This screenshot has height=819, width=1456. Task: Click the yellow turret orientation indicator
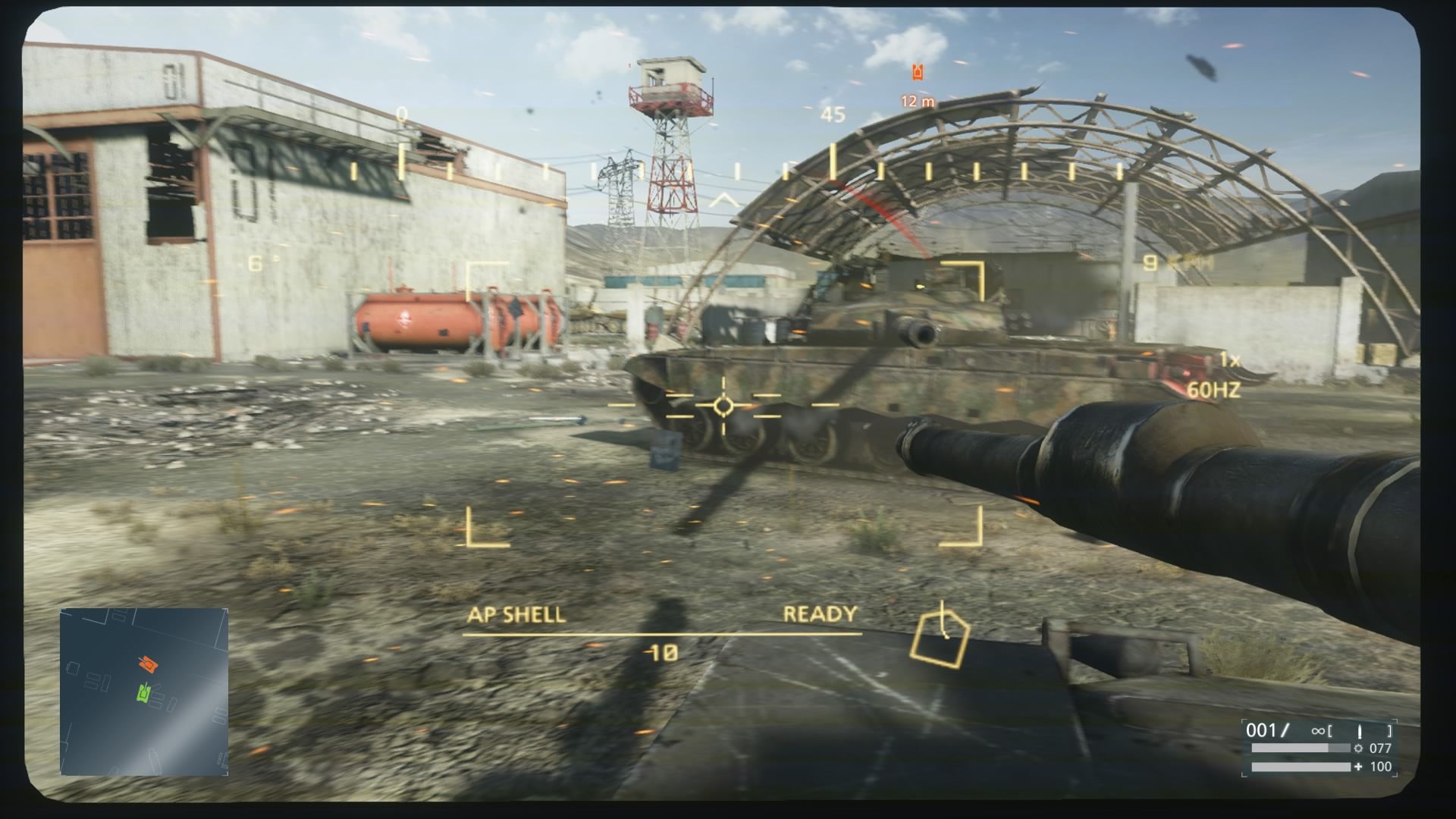pyautogui.click(x=940, y=641)
